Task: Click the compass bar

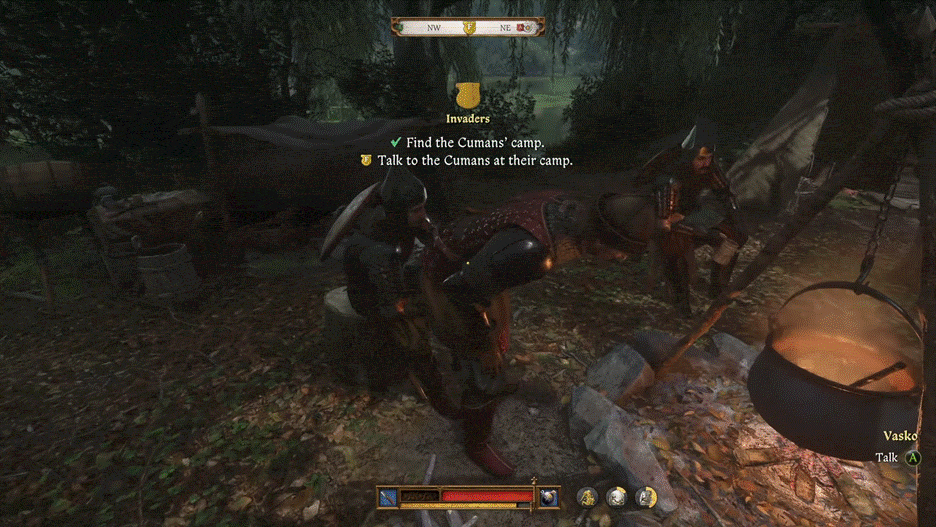Action: pyautogui.click(x=468, y=28)
